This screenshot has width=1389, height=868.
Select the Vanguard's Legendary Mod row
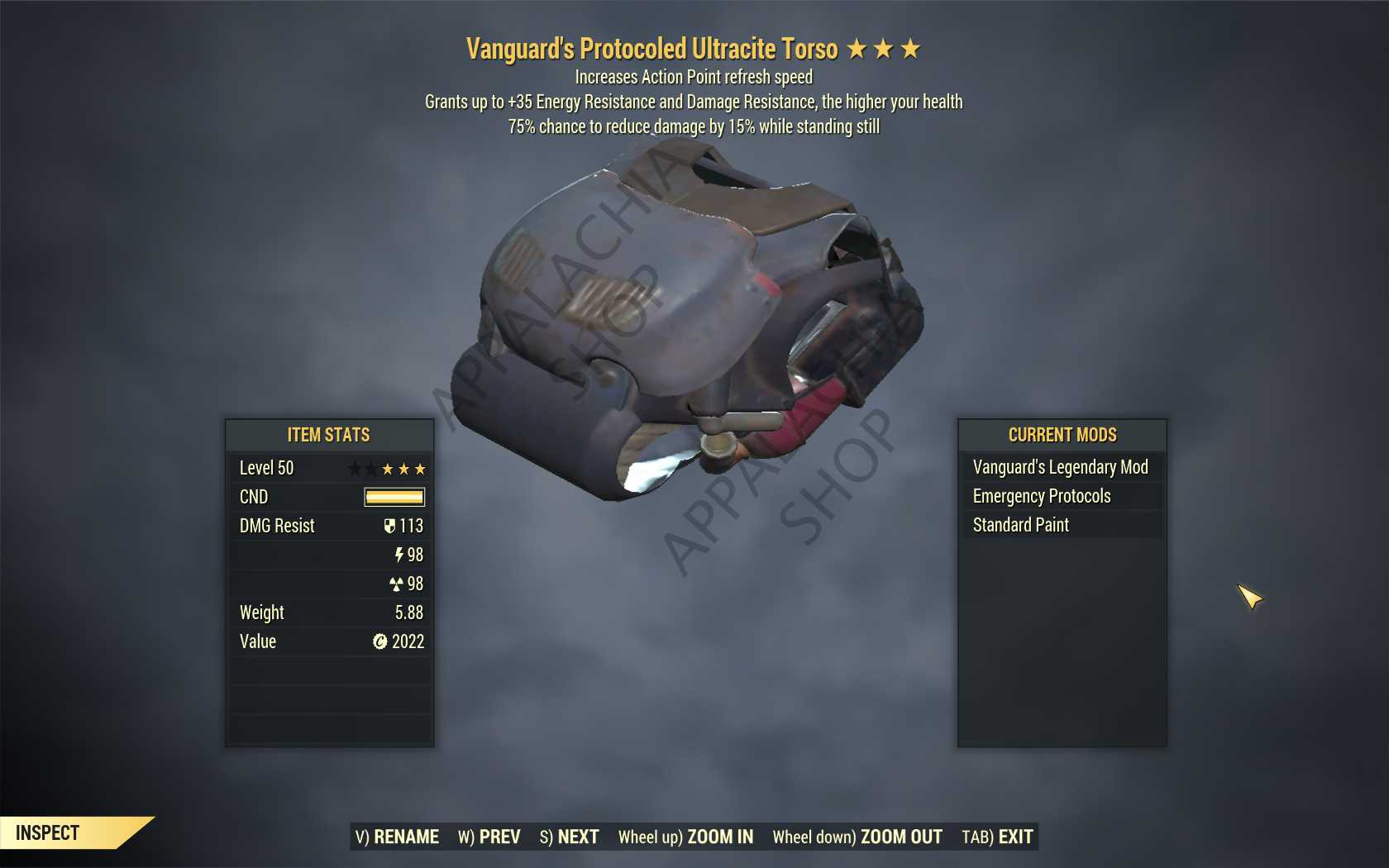[1061, 467]
